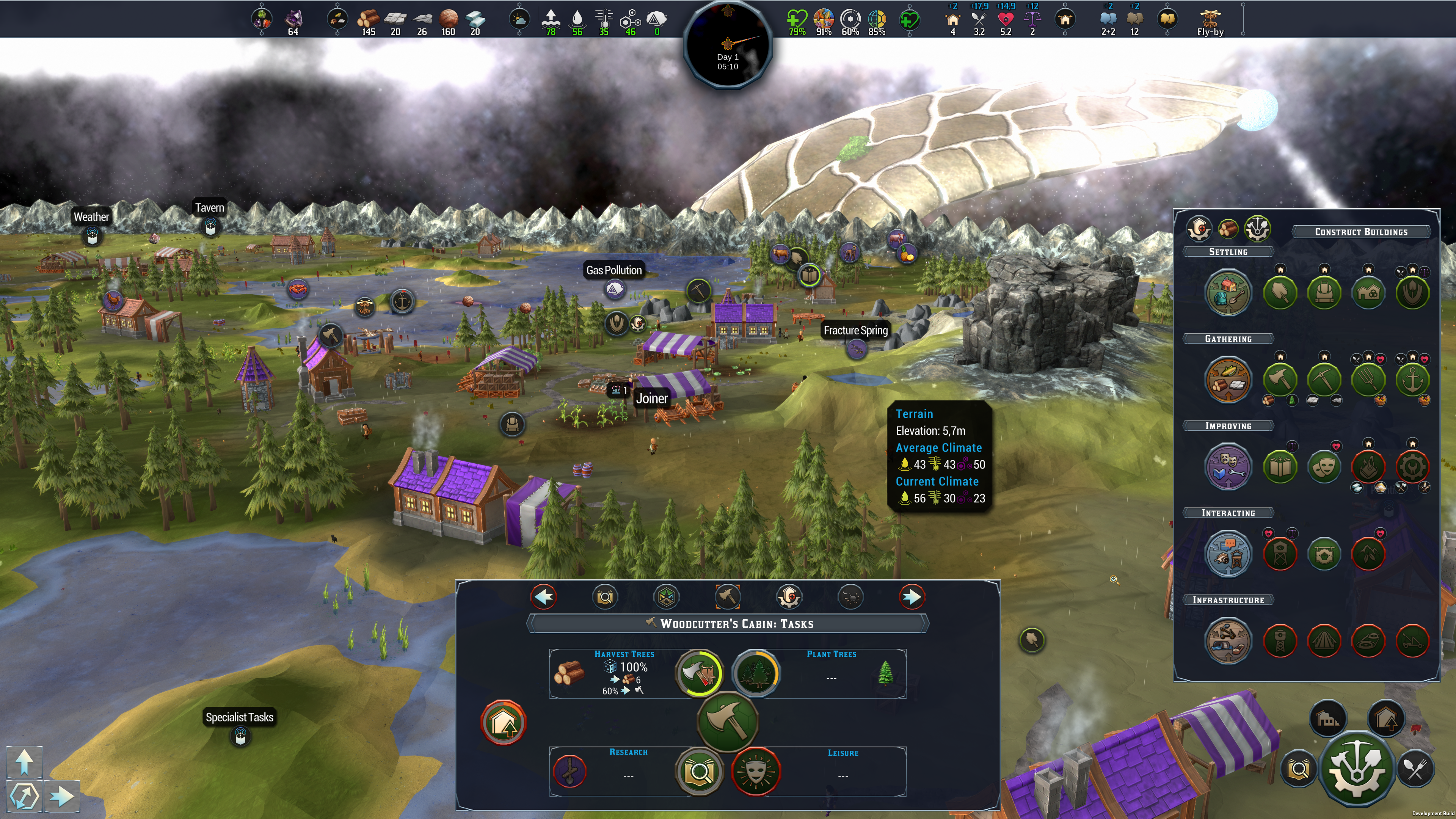
Task: Go to next building with right arrow
Action: coord(911,597)
